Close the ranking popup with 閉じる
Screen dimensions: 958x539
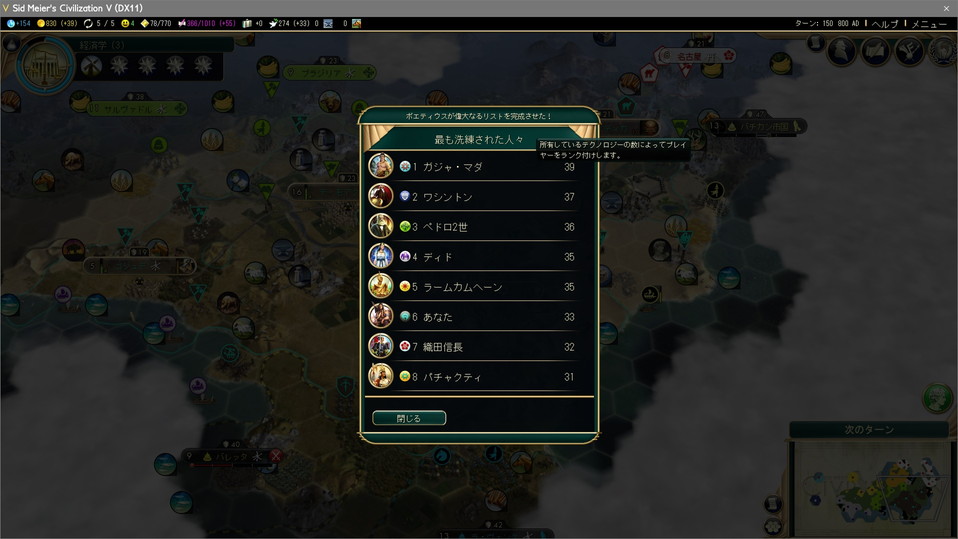[409, 418]
